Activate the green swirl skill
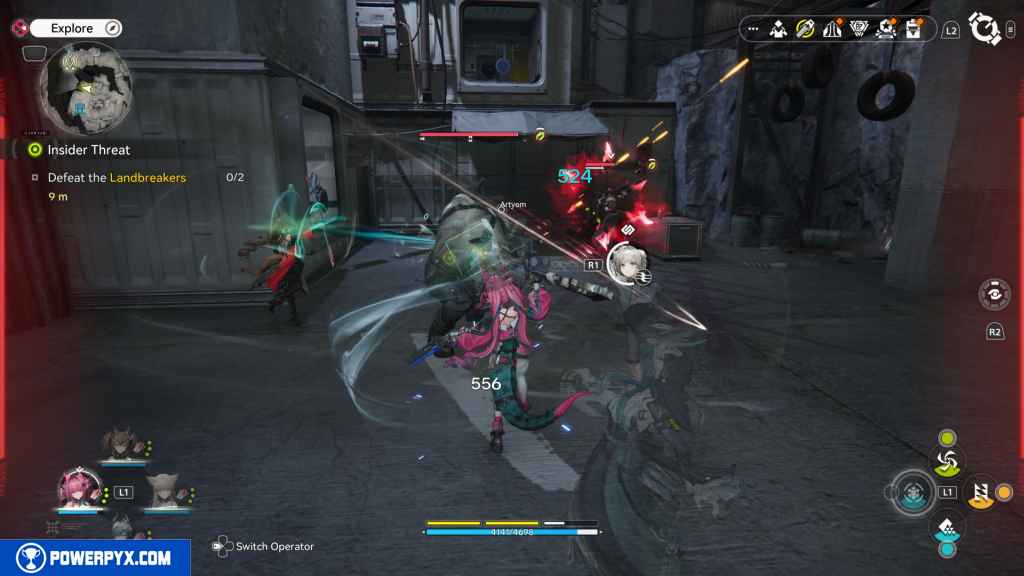 point(947,461)
